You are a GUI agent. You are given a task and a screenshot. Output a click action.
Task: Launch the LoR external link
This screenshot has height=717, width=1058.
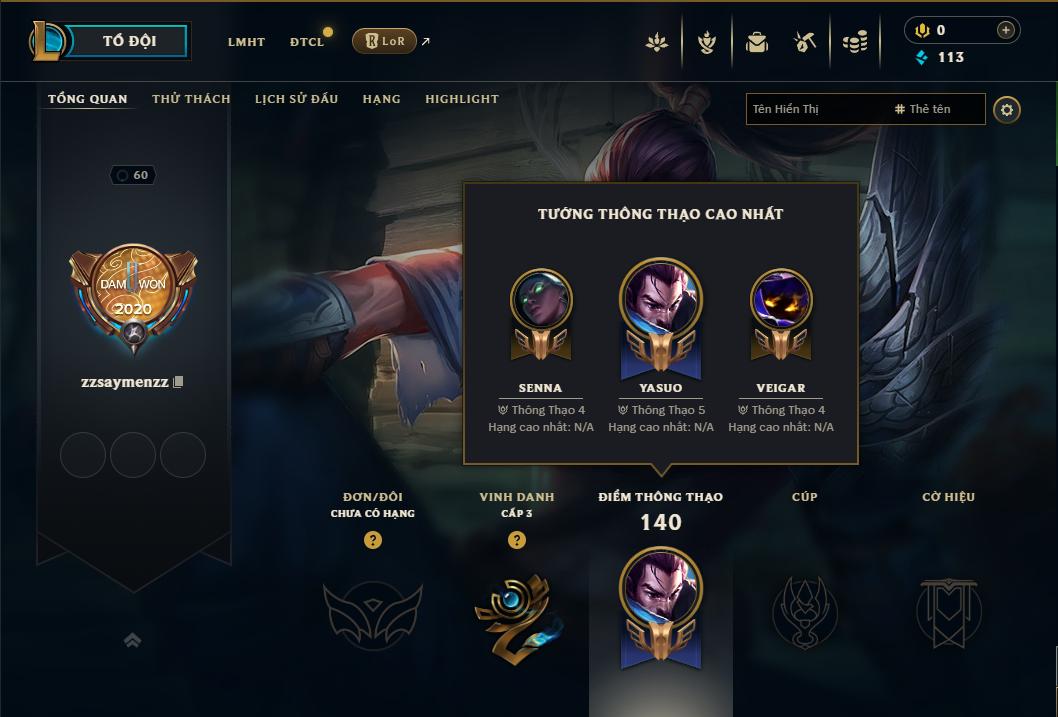385,41
